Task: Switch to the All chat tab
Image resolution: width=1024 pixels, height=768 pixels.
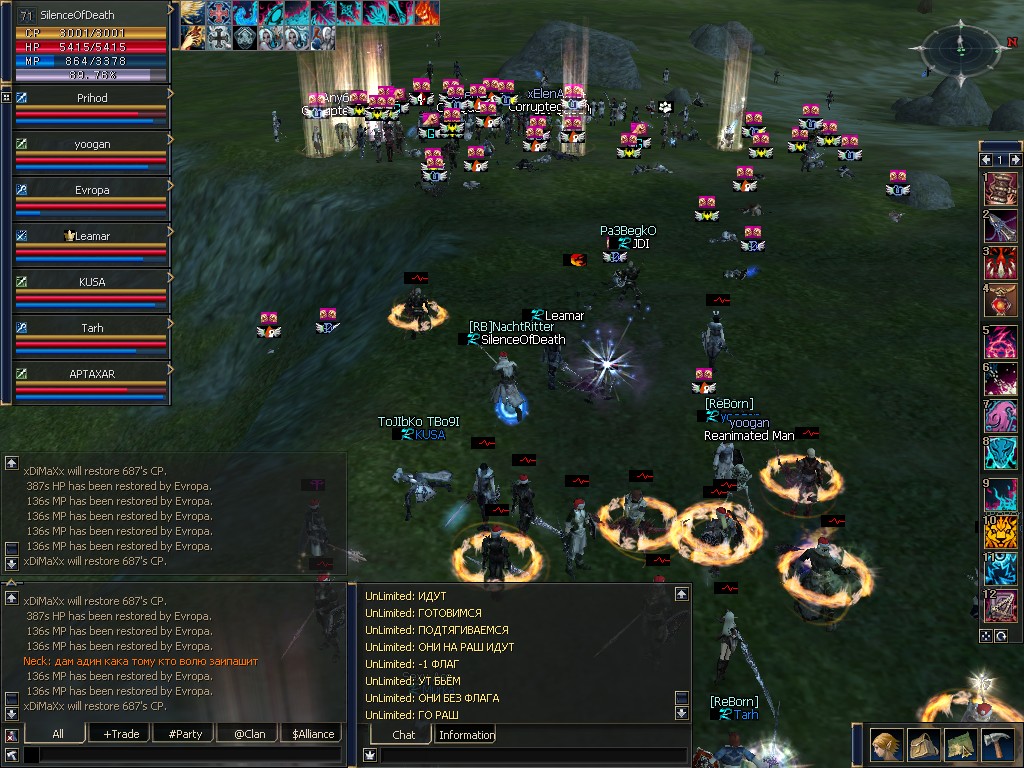Action: (58, 734)
